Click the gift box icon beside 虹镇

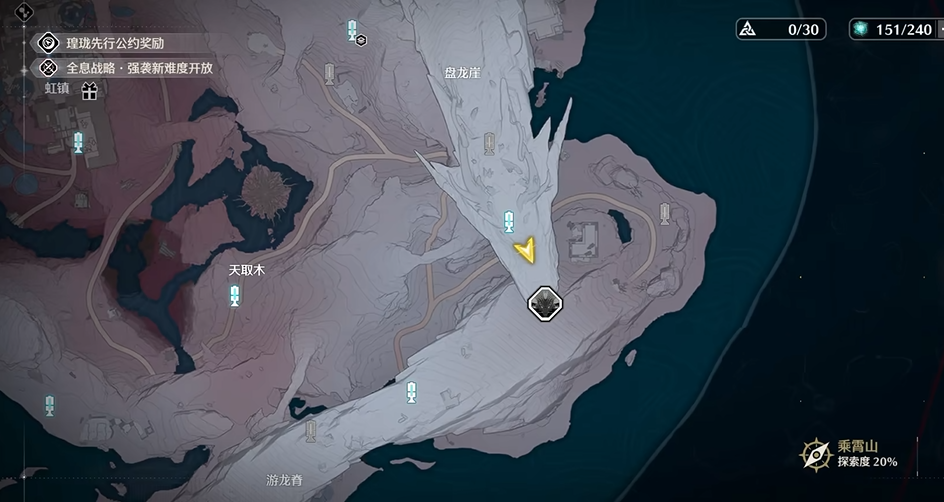(90, 92)
